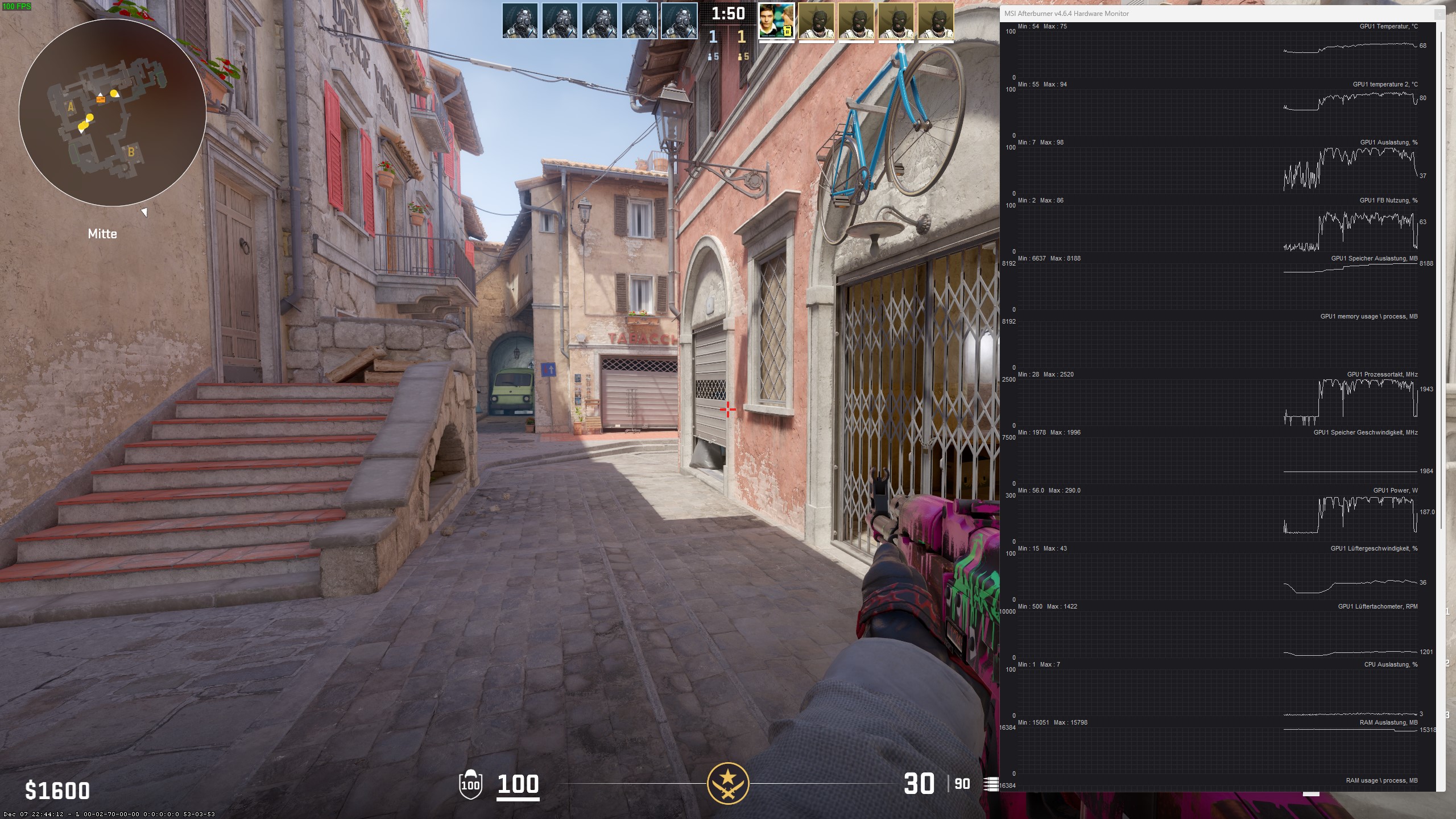1456x819 pixels.
Task: Click the green 100 FPS counter overlay
Action: pos(16,7)
